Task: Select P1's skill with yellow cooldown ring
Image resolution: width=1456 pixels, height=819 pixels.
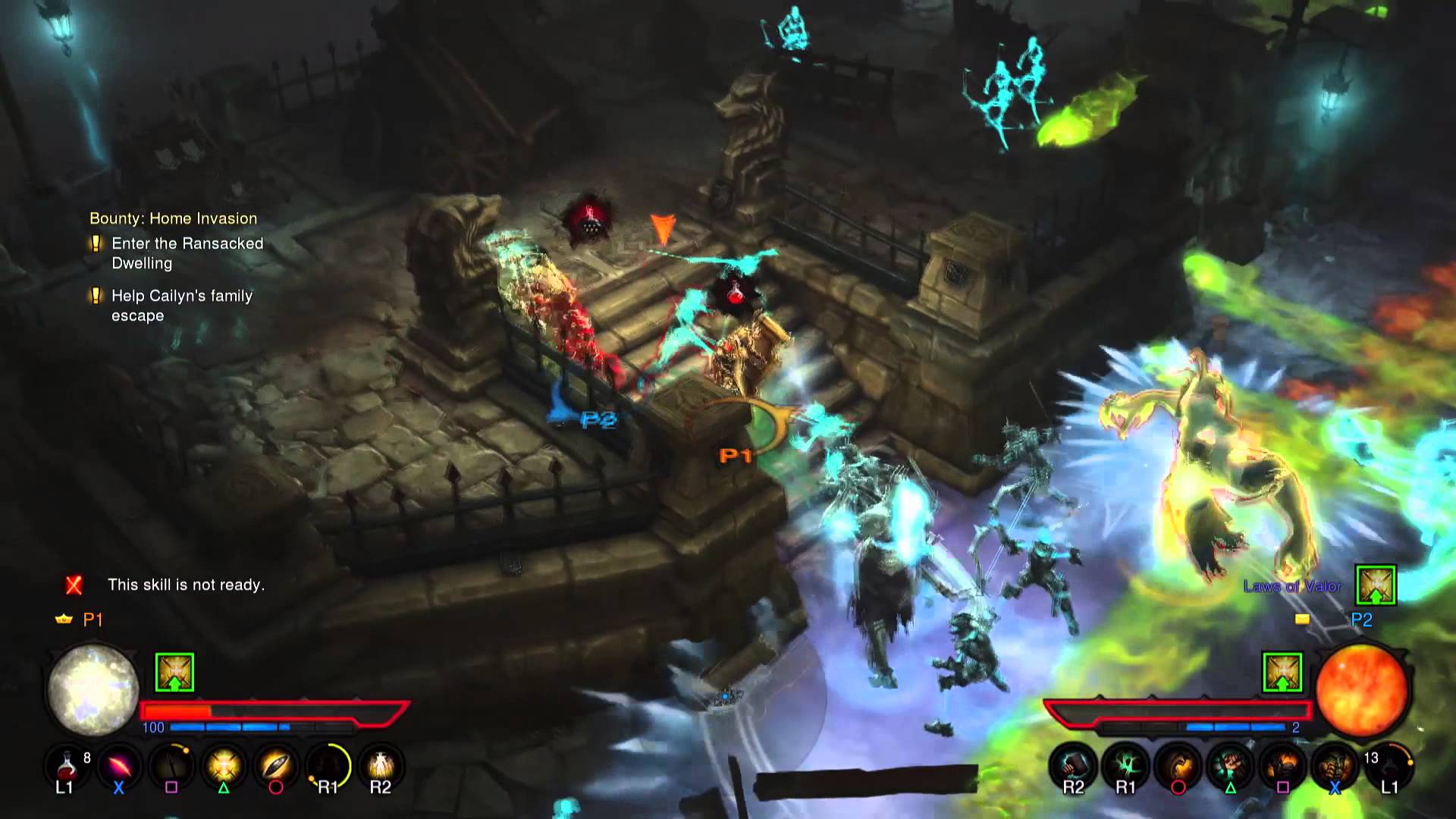Action: pyautogui.click(x=328, y=764)
